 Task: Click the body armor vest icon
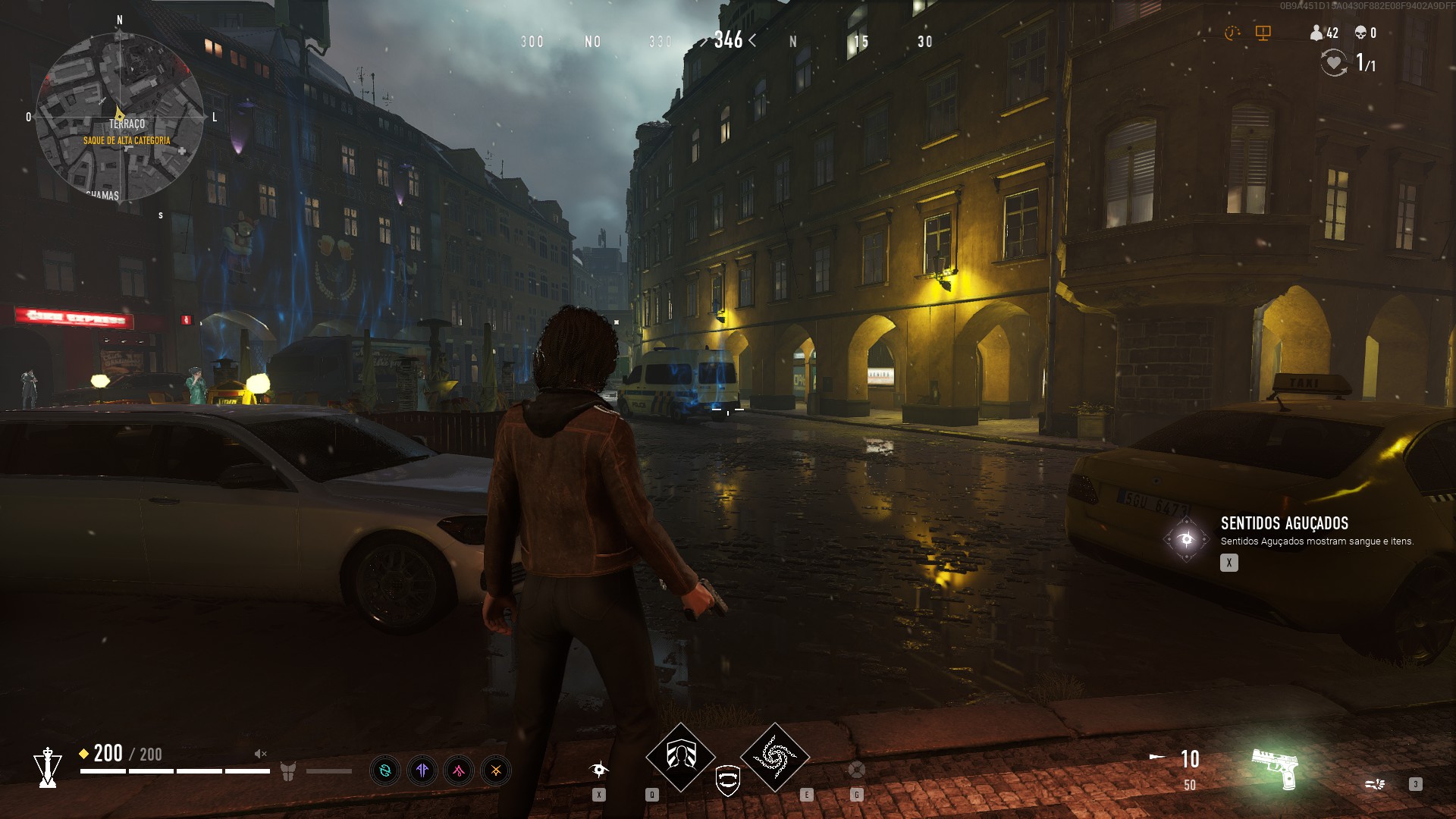pos(287,771)
